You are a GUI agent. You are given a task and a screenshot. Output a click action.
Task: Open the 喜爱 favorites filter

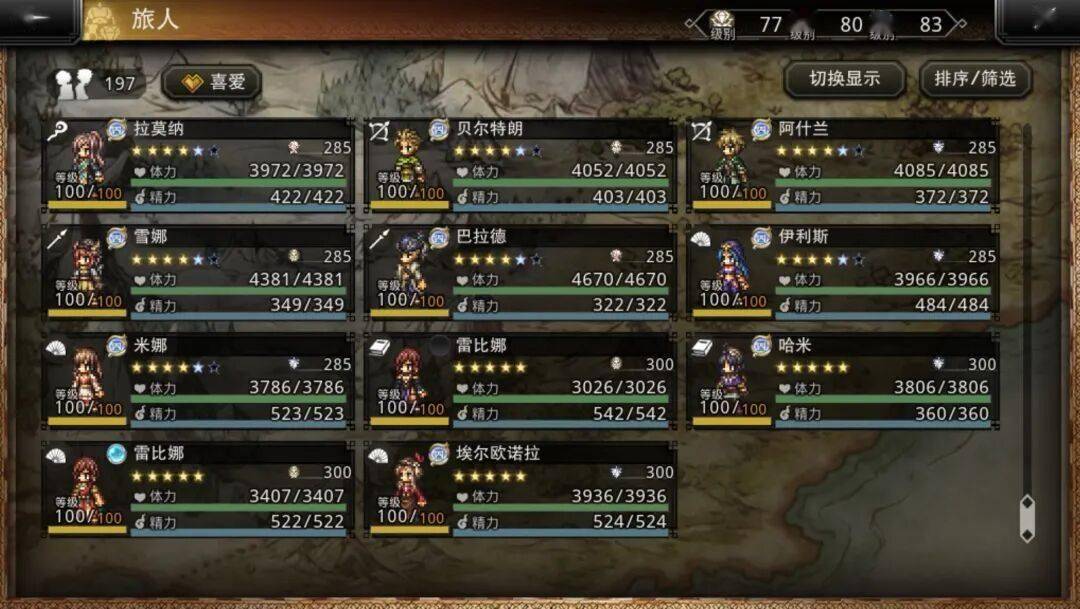(212, 82)
